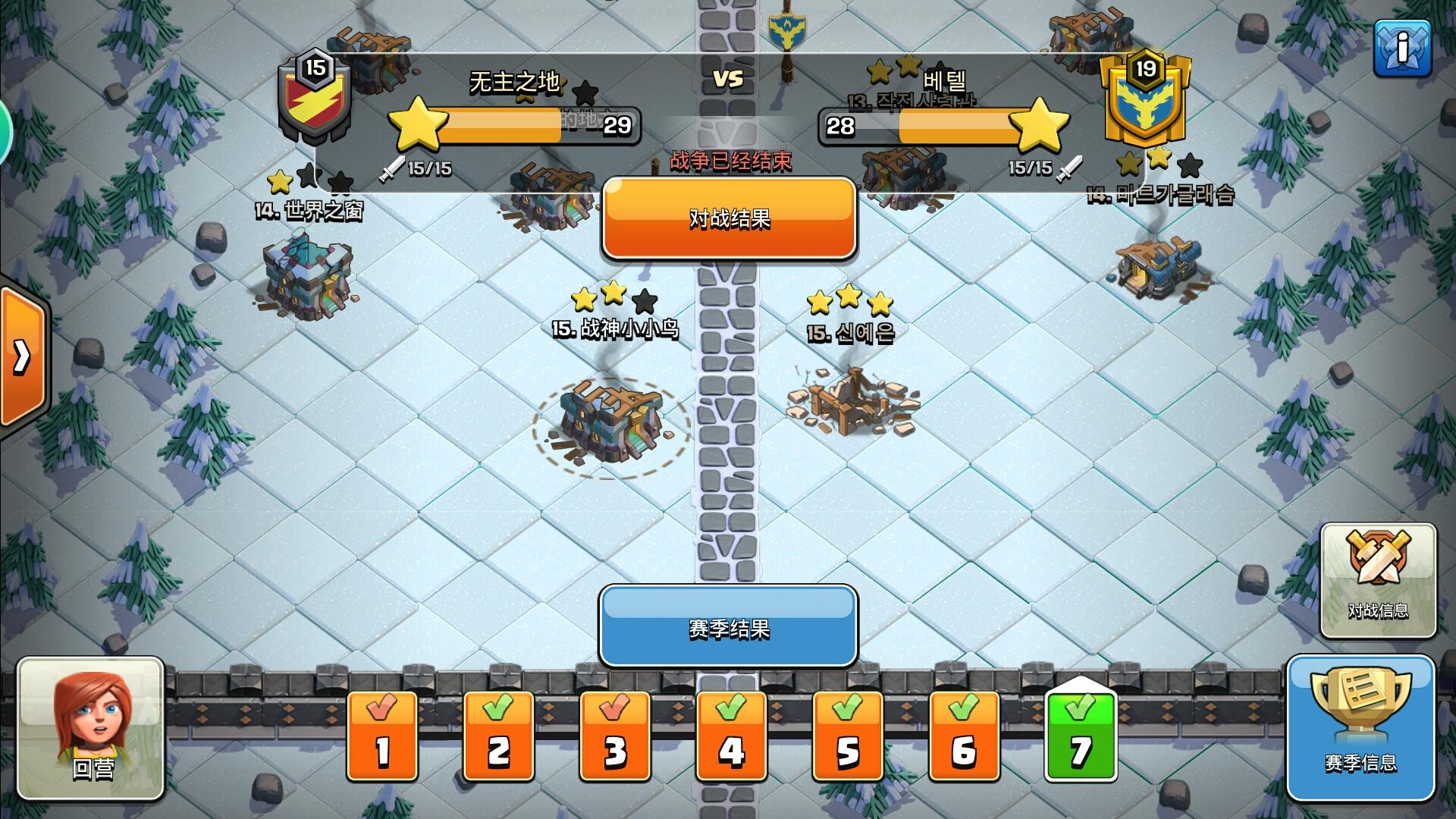Click the 回营 return home button

click(x=89, y=766)
